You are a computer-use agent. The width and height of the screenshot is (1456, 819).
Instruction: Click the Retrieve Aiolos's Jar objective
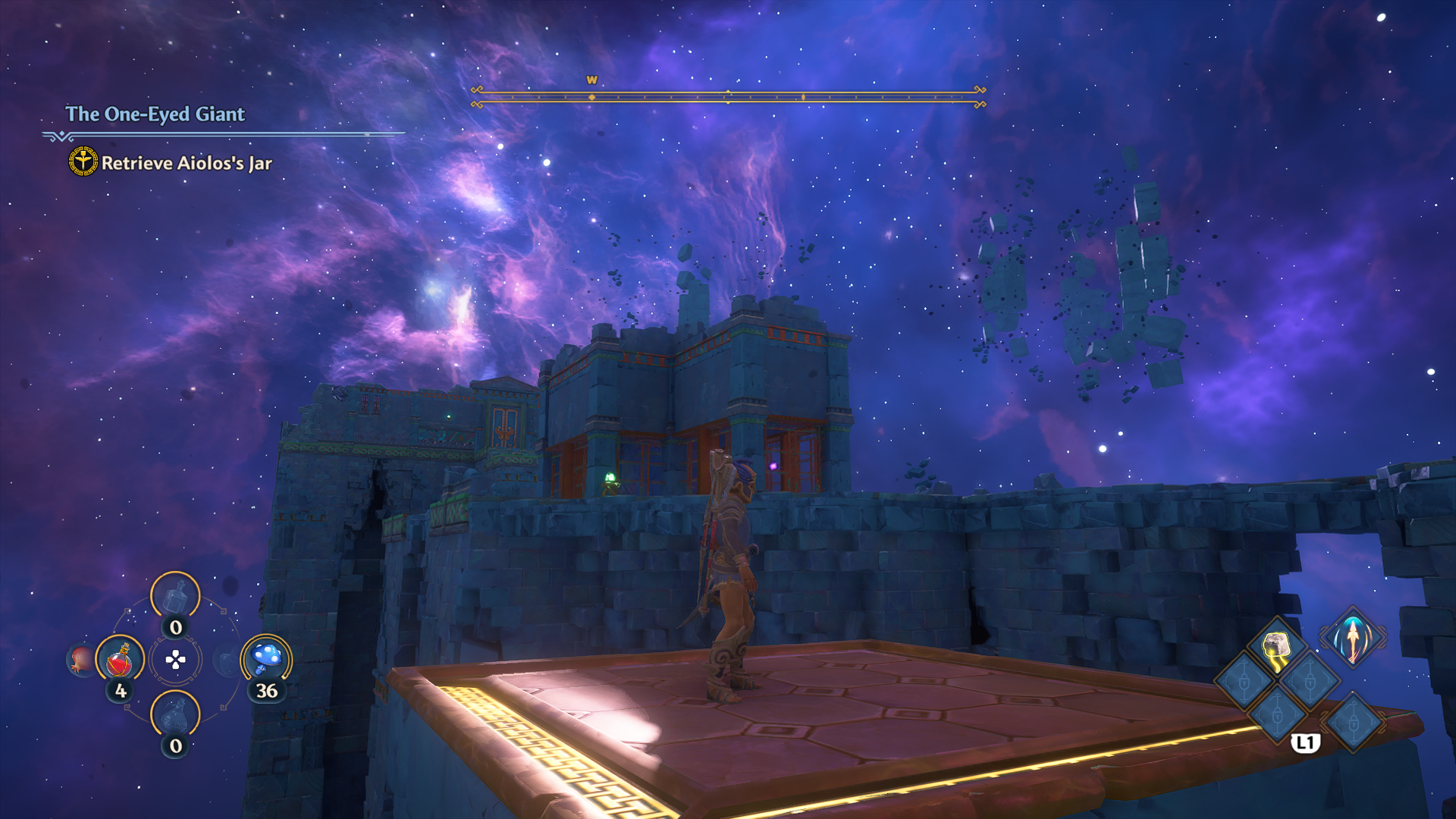(186, 163)
